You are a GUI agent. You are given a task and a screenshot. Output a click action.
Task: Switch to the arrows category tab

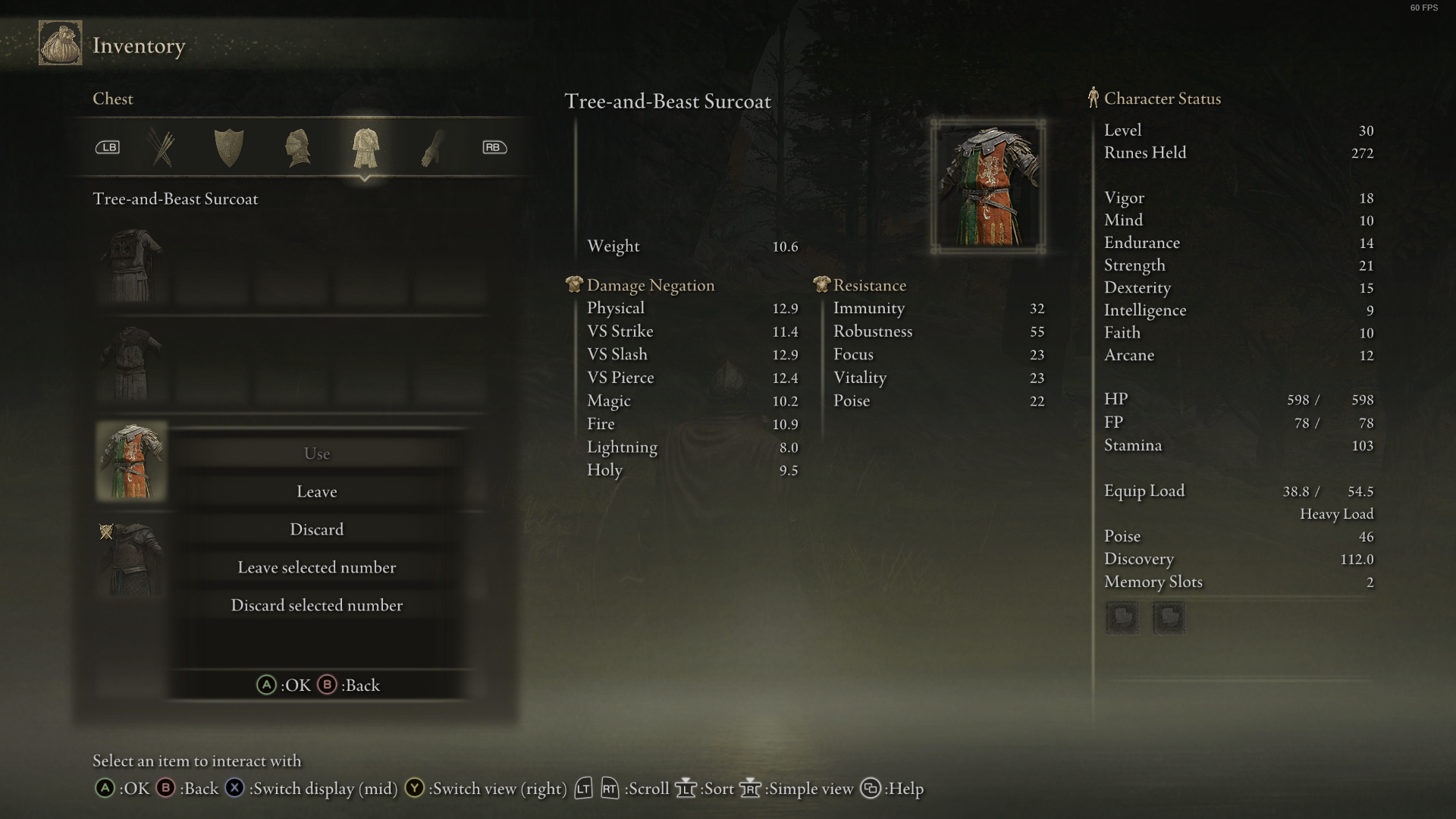point(162,147)
